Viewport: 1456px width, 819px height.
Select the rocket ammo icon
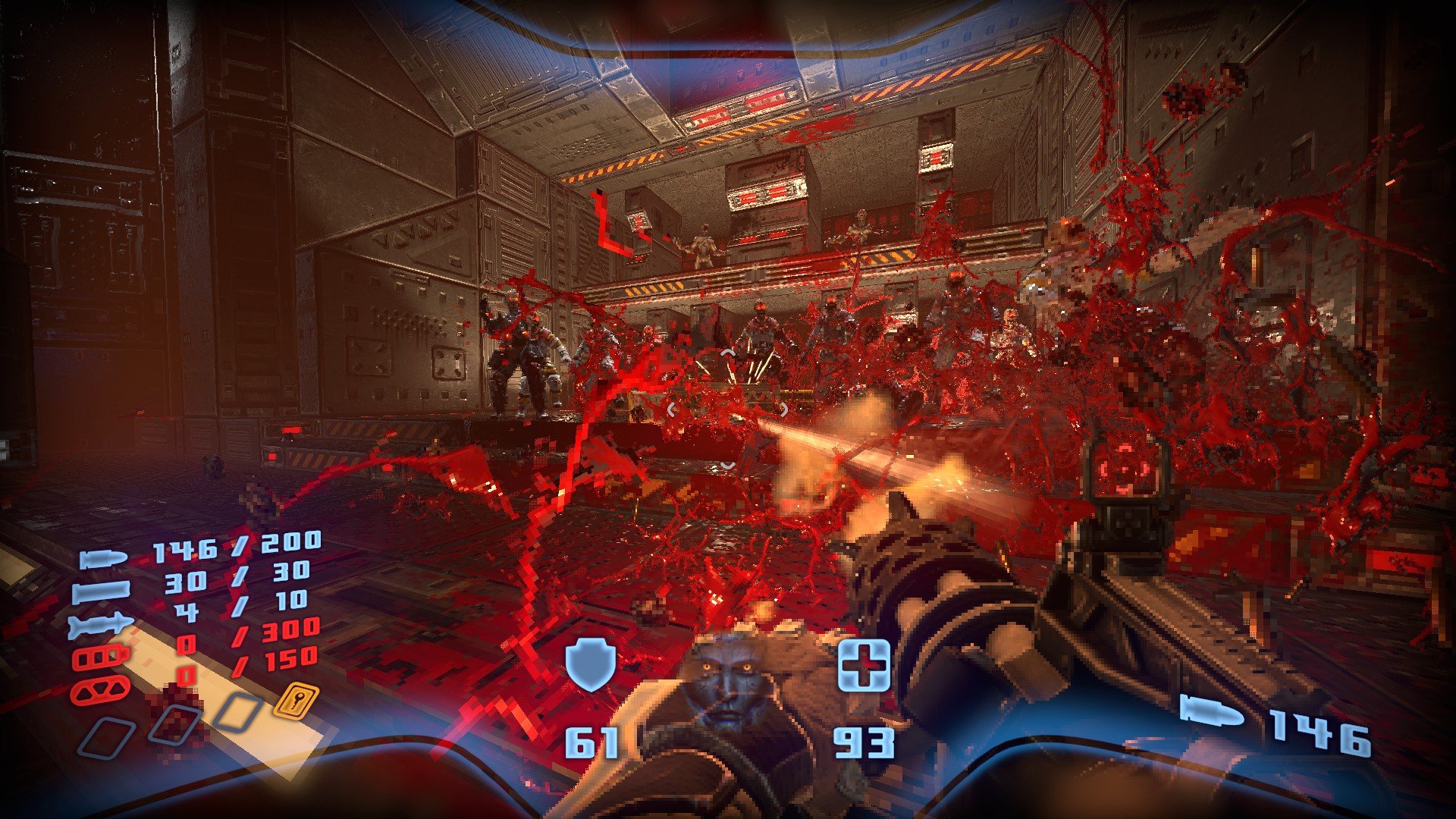tap(100, 626)
